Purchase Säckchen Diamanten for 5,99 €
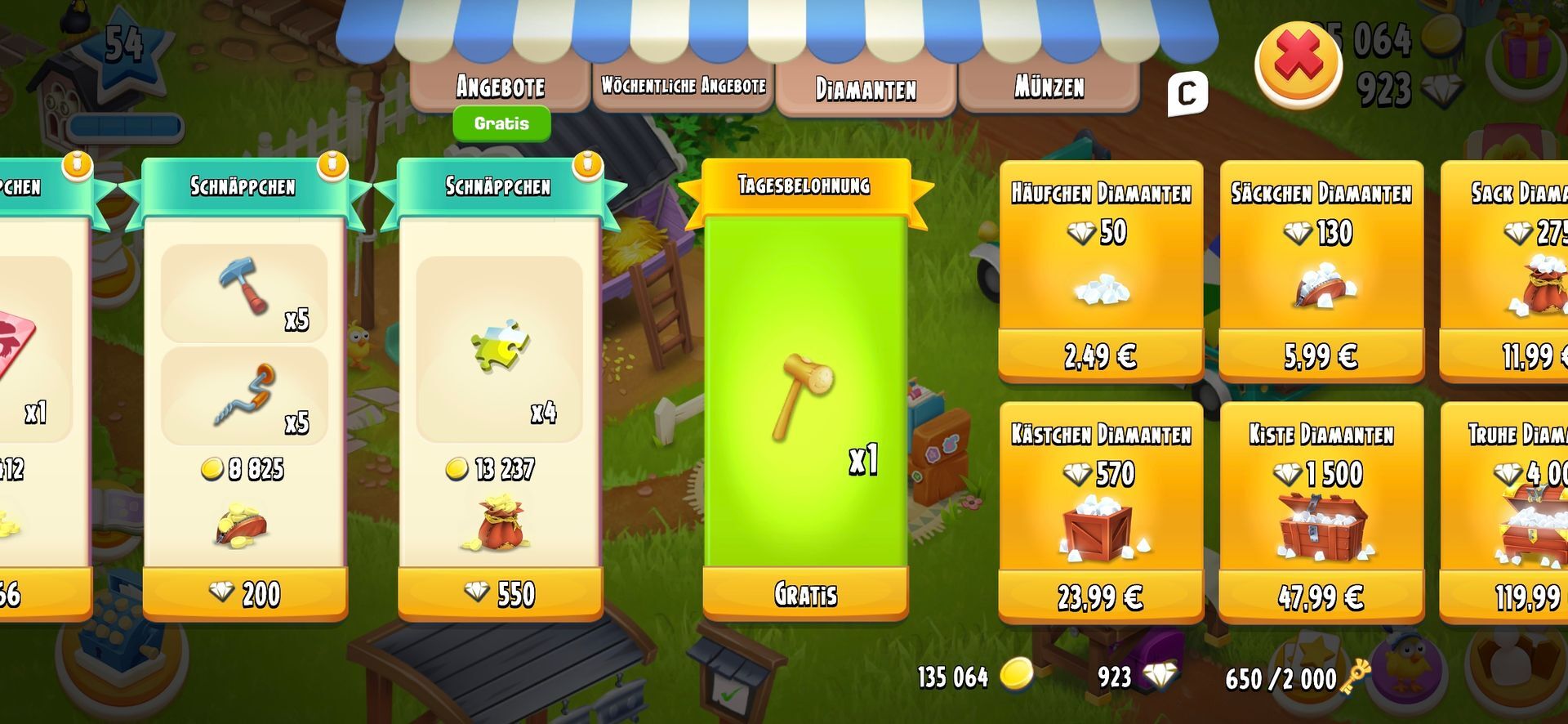The height and width of the screenshot is (724, 1568). pyautogui.click(x=1321, y=356)
